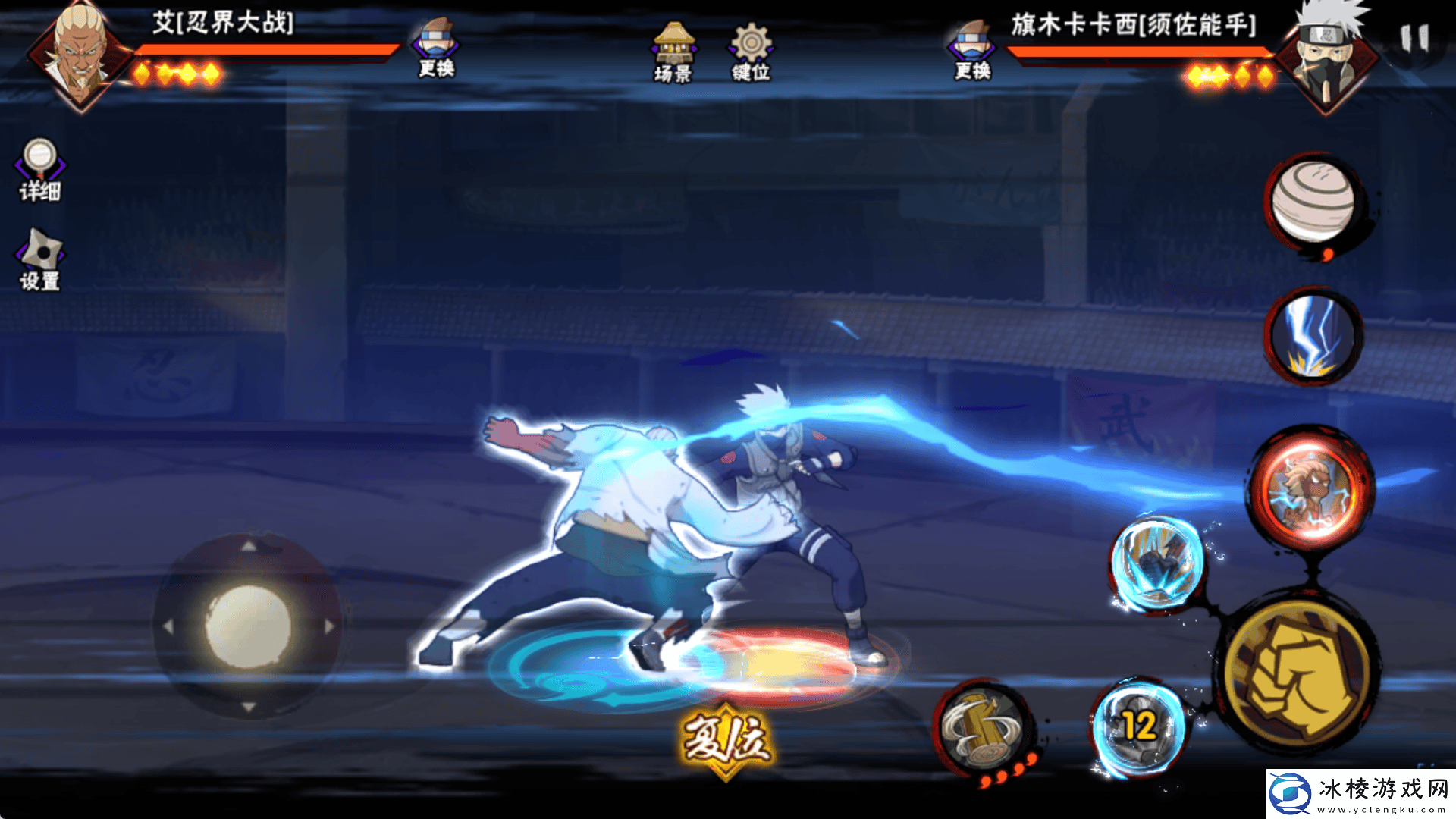Activate the lightning bolt summon skill
Viewport: 1456px width, 819px height.
tap(1313, 336)
